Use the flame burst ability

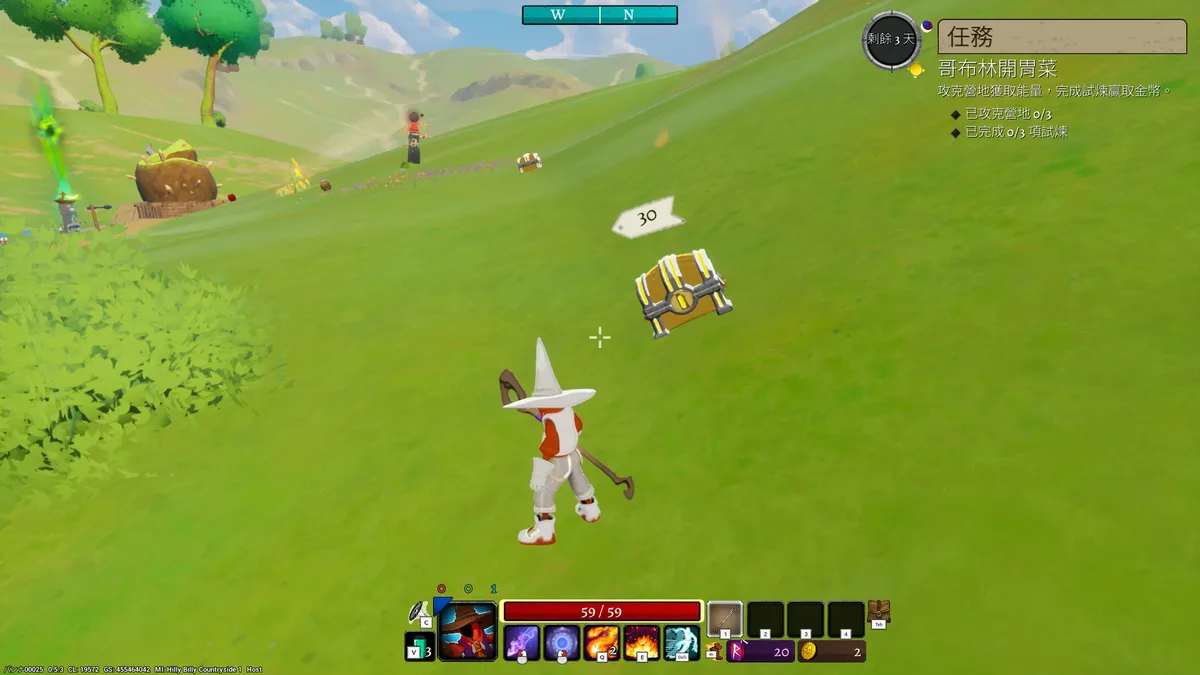[x=642, y=641]
